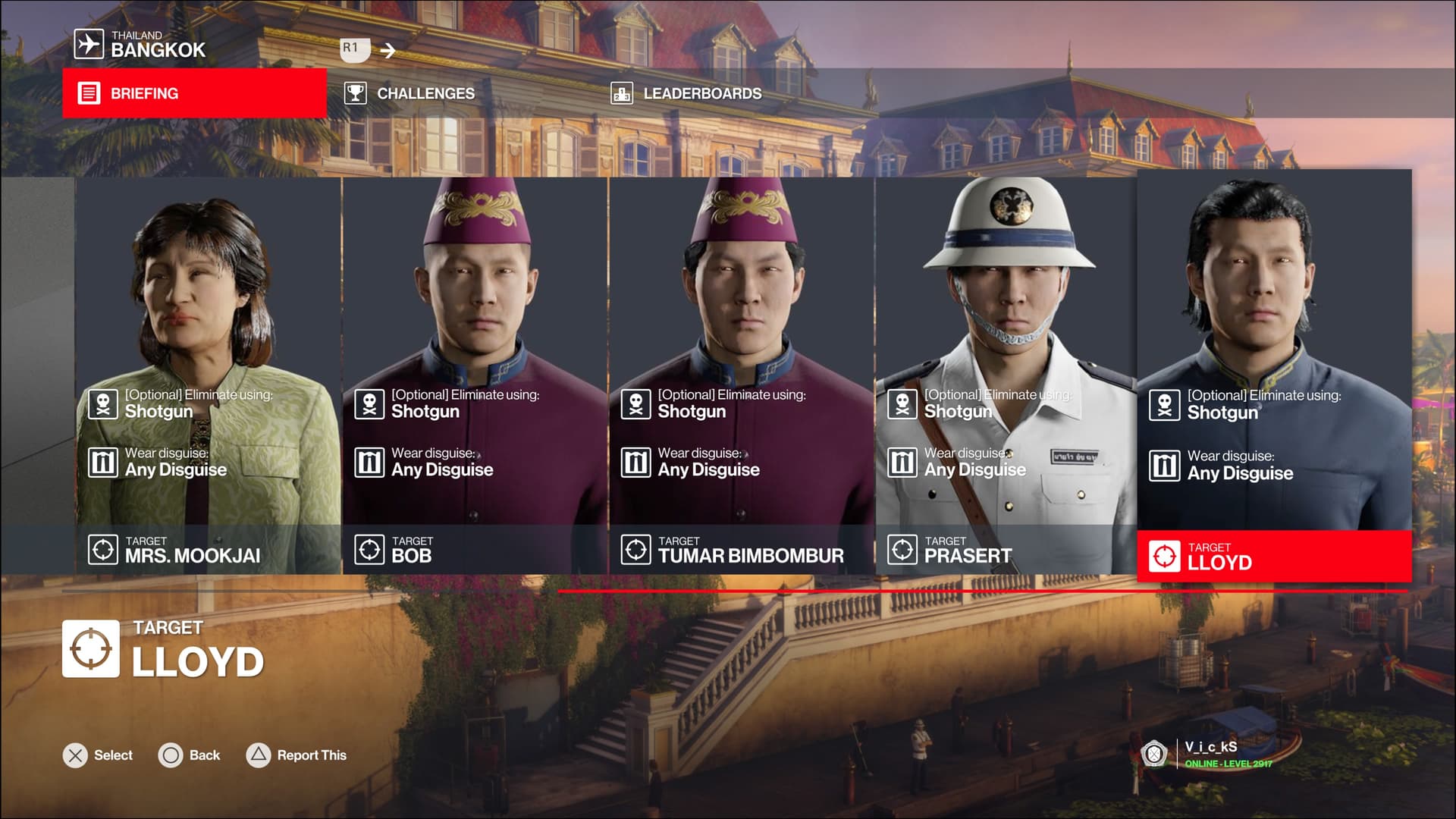This screenshot has height=819, width=1456.
Task: Pick the Prasert target card
Action: pos(1006,375)
